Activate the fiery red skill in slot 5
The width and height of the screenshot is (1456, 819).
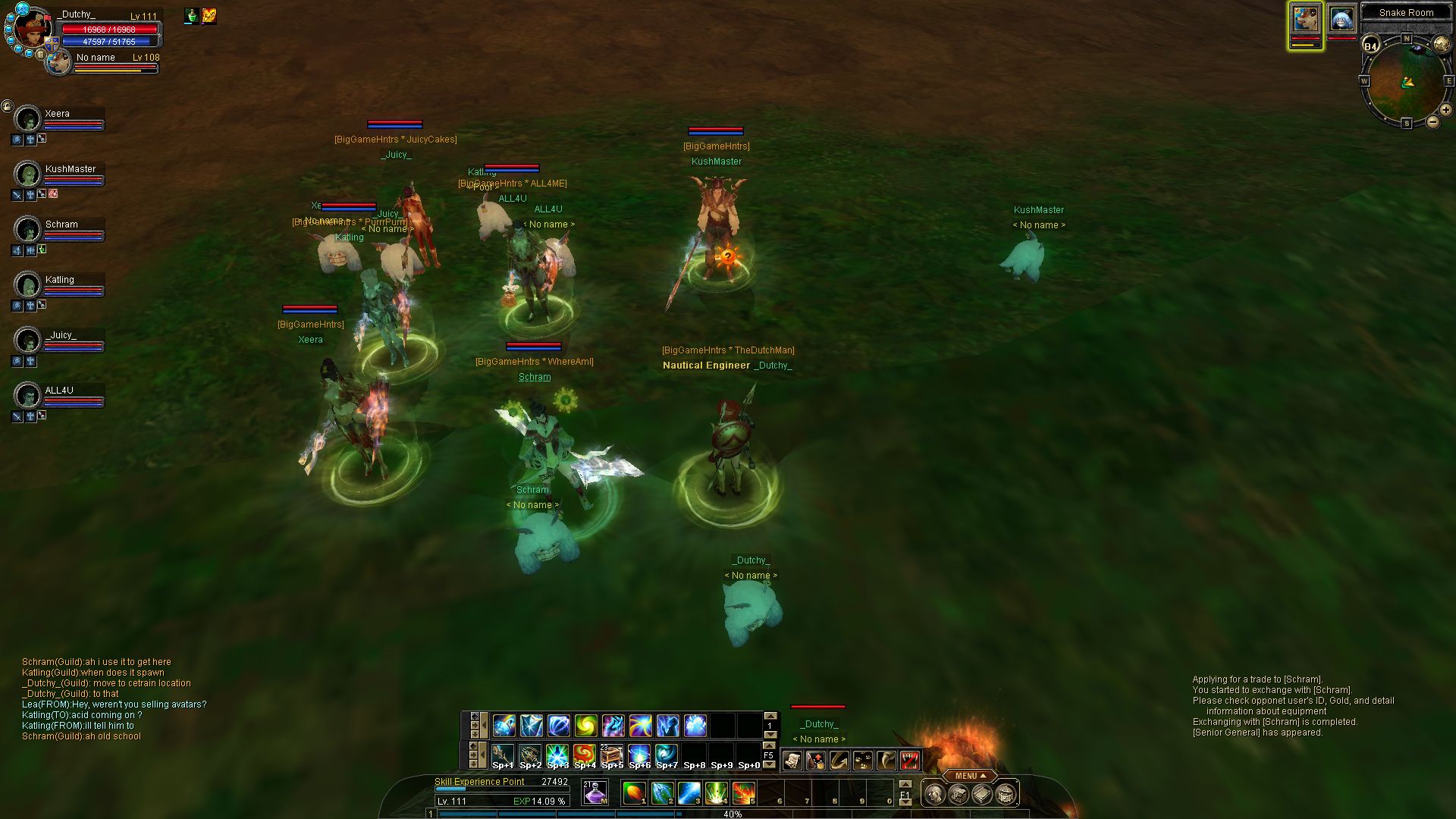[x=743, y=793]
